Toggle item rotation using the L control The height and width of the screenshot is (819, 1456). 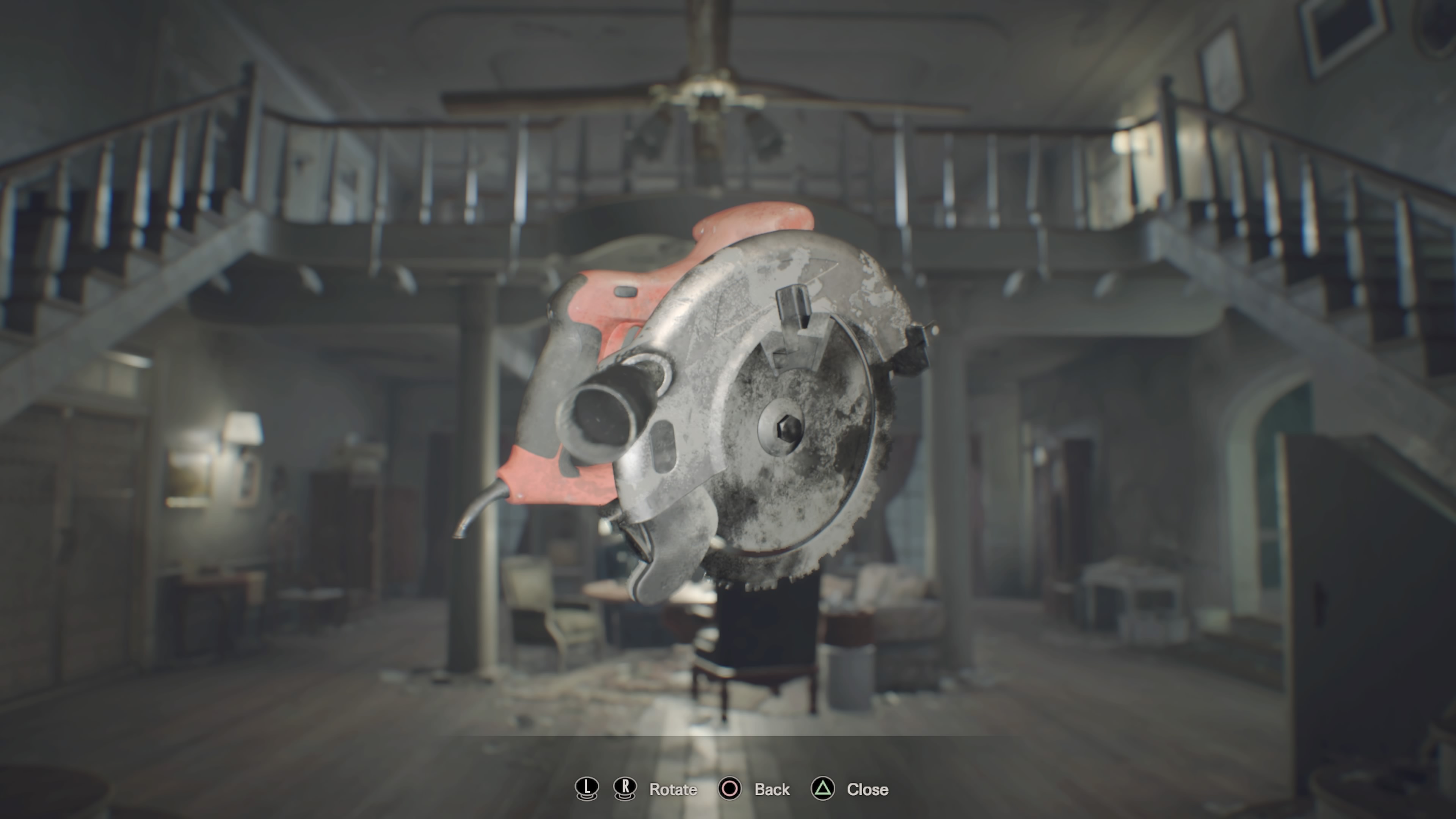tap(587, 789)
